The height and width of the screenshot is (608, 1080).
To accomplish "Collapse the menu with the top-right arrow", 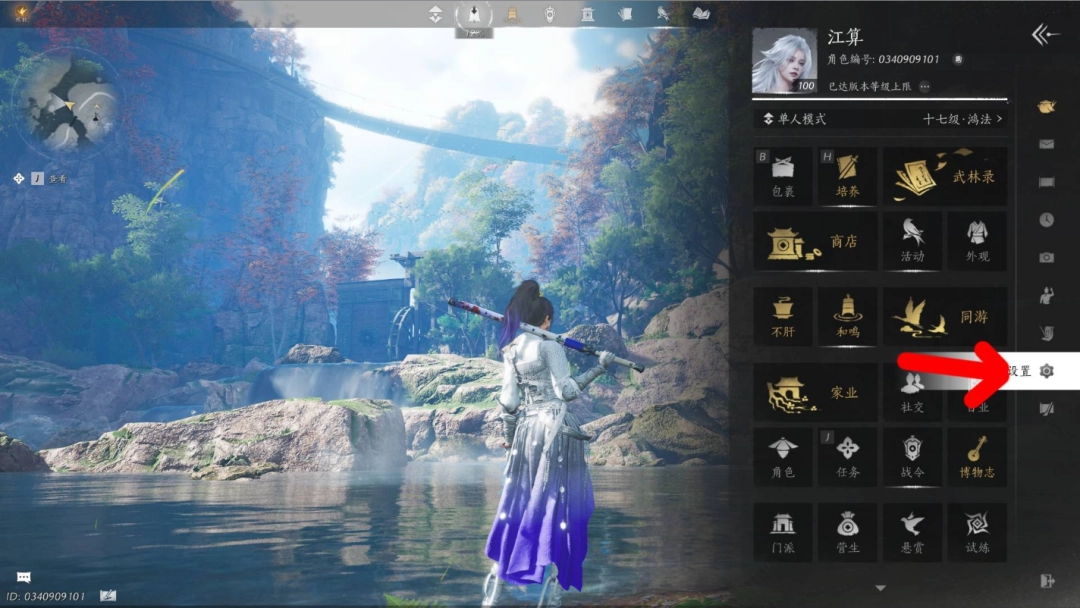I will [x=1045, y=36].
